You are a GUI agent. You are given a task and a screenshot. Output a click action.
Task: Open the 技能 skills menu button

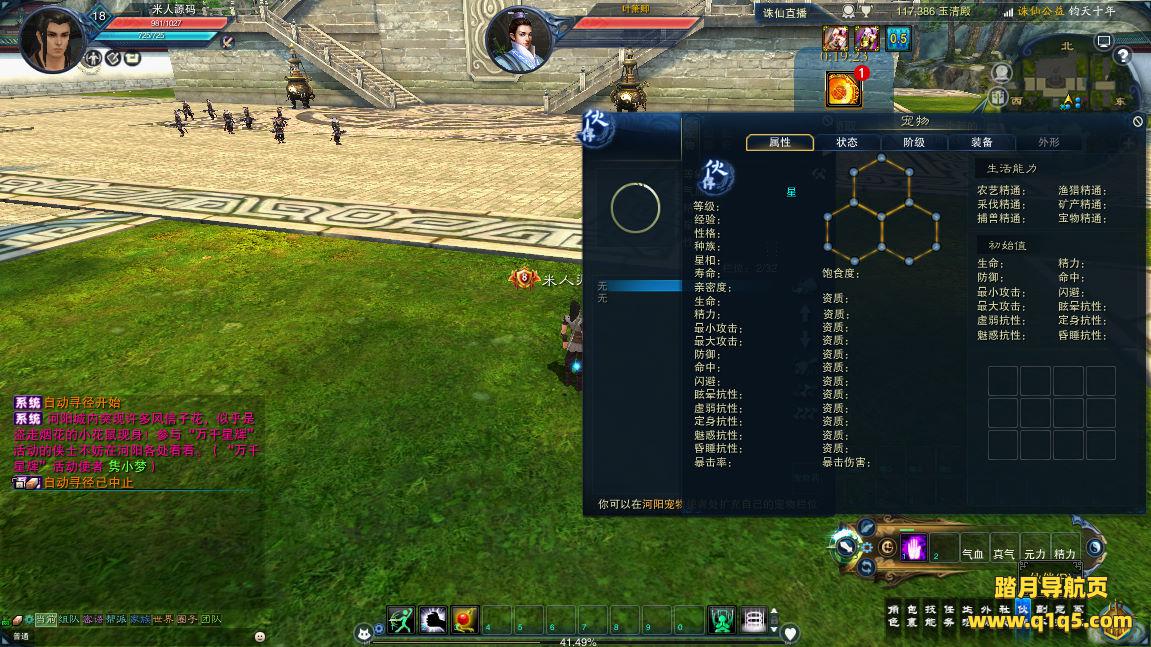[x=930, y=614]
